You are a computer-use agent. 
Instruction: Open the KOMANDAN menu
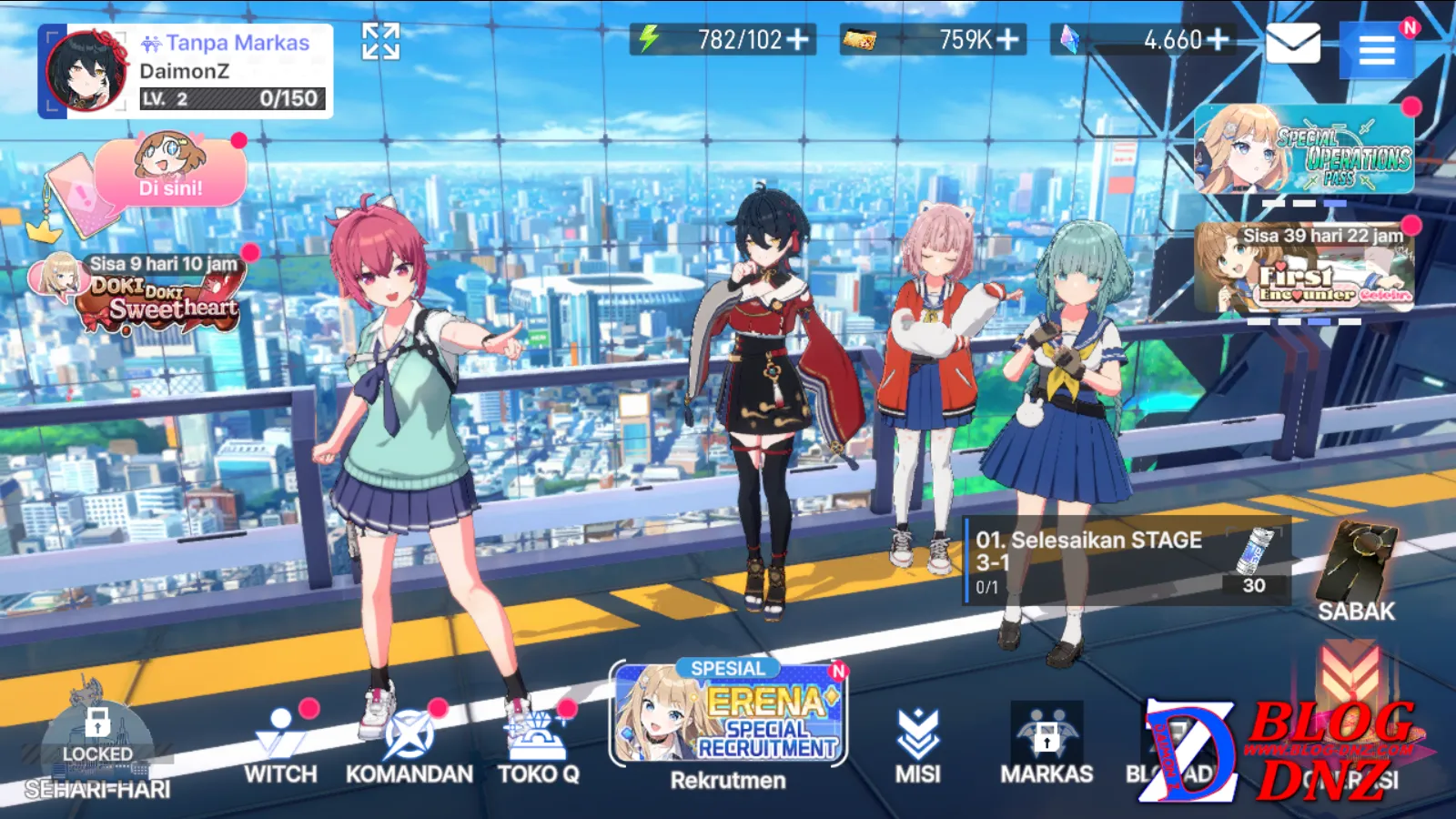(x=409, y=746)
